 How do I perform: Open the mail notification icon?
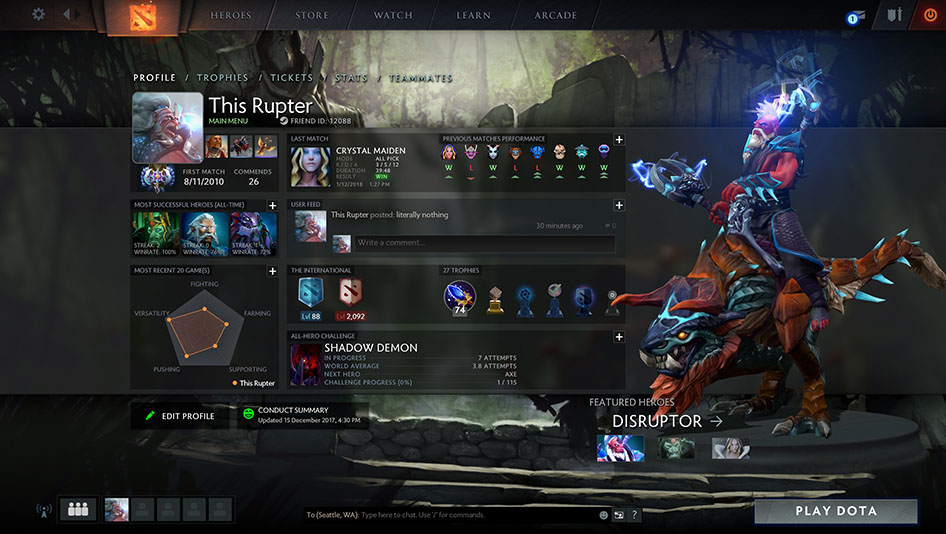854,17
